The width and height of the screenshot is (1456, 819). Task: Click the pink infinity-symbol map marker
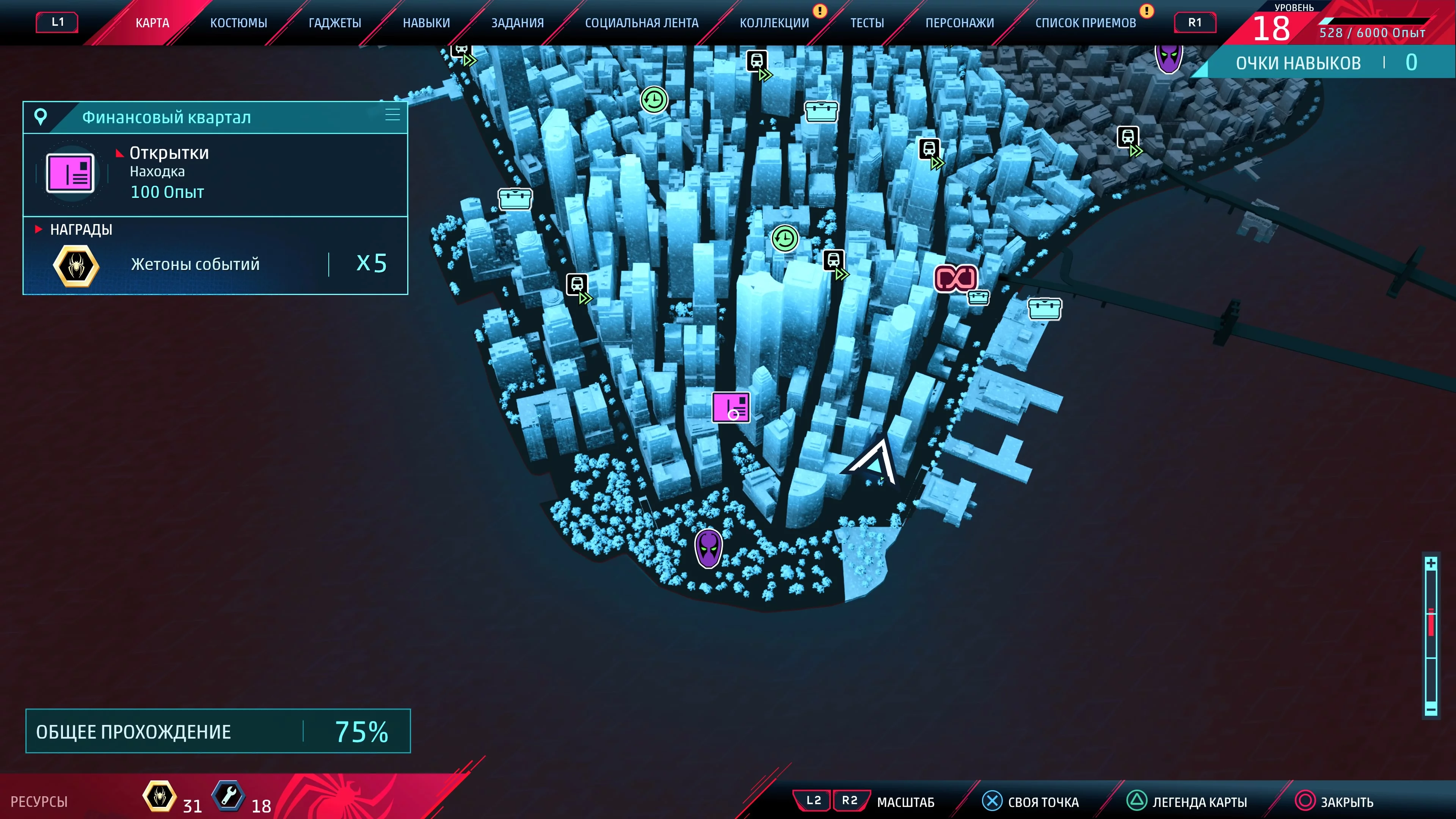click(955, 278)
